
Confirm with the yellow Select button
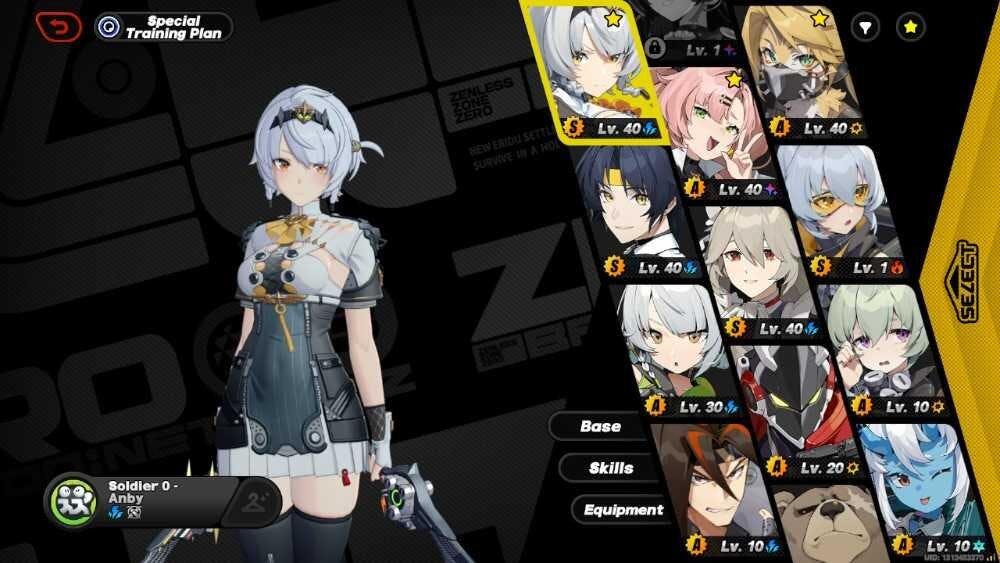click(x=966, y=281)
